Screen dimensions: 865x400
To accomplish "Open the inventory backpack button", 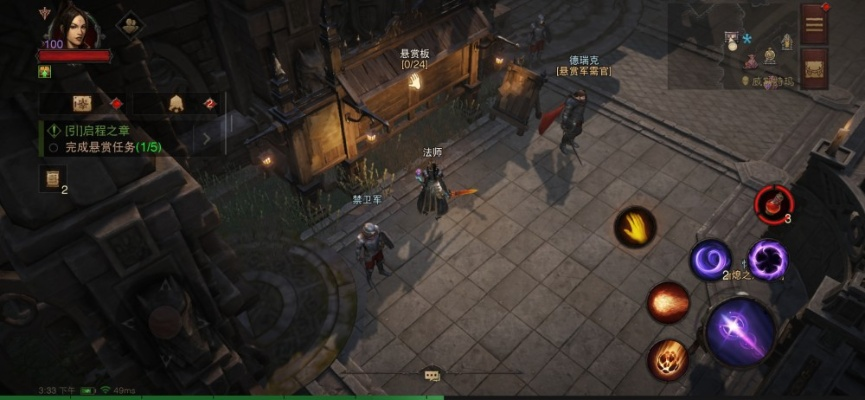I will (814, 68).
